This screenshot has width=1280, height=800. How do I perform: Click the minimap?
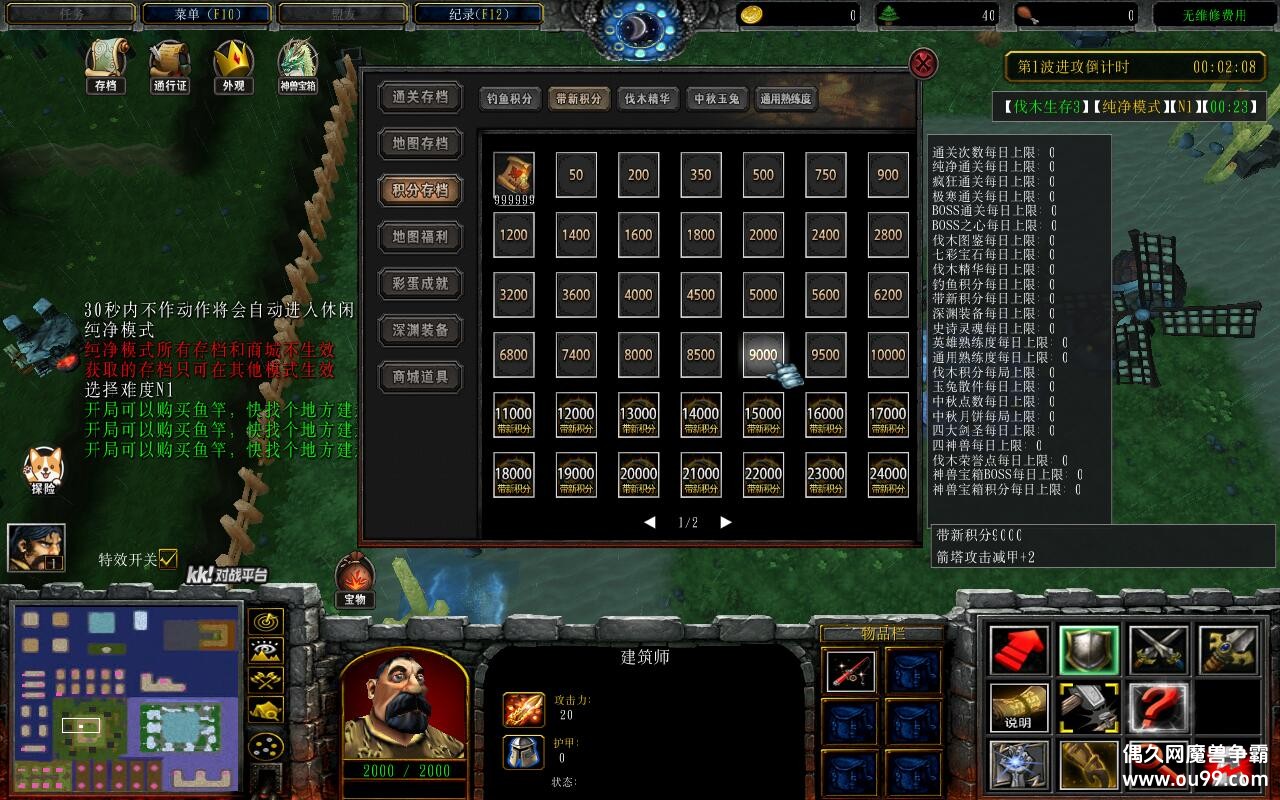tap(126, 696)
